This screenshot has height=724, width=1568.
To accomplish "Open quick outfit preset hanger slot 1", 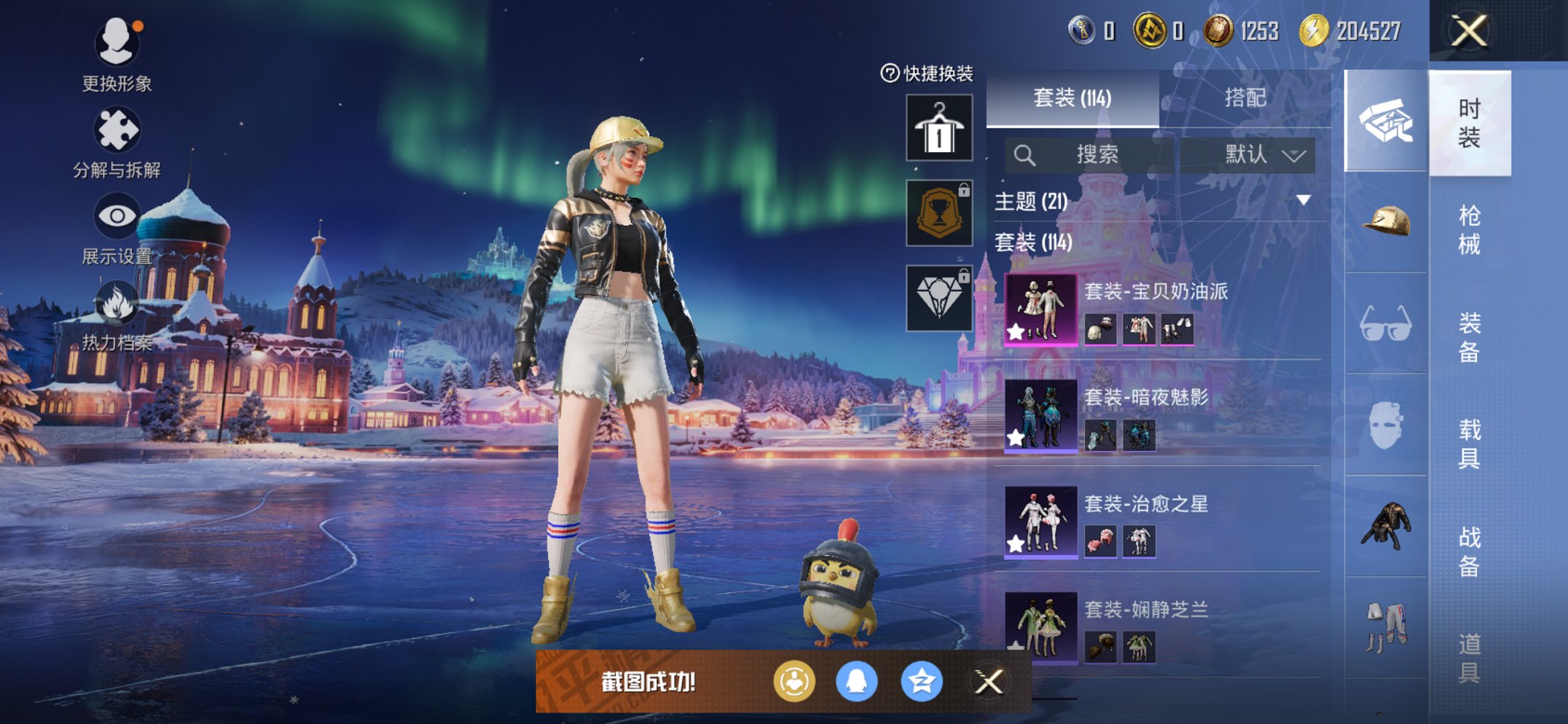I will point(938,128).
